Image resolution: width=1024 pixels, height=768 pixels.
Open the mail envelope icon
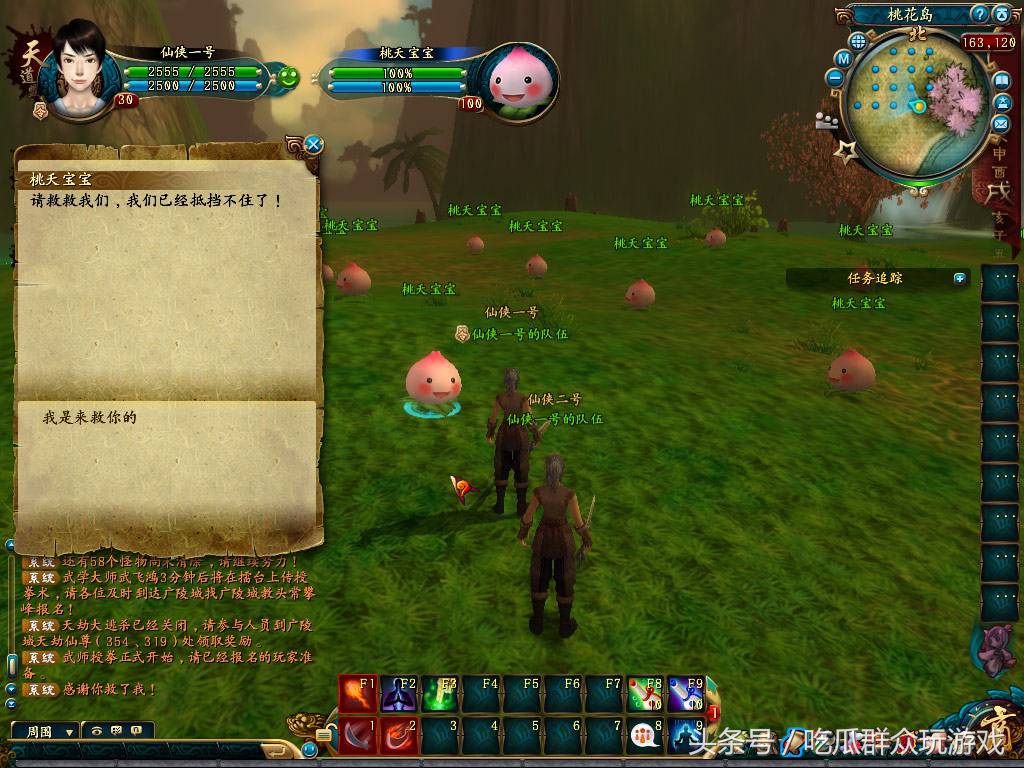pos(1001,123)
